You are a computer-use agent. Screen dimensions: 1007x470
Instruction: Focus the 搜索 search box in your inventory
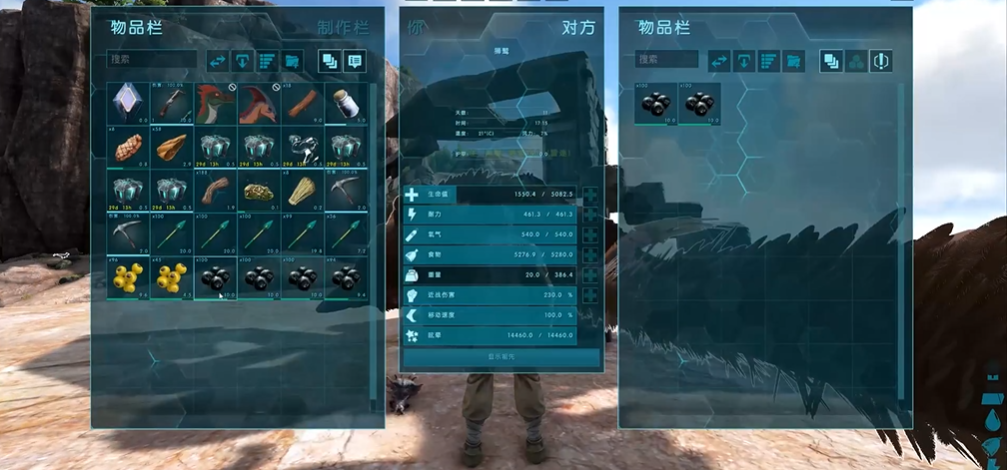click(152, 61)
